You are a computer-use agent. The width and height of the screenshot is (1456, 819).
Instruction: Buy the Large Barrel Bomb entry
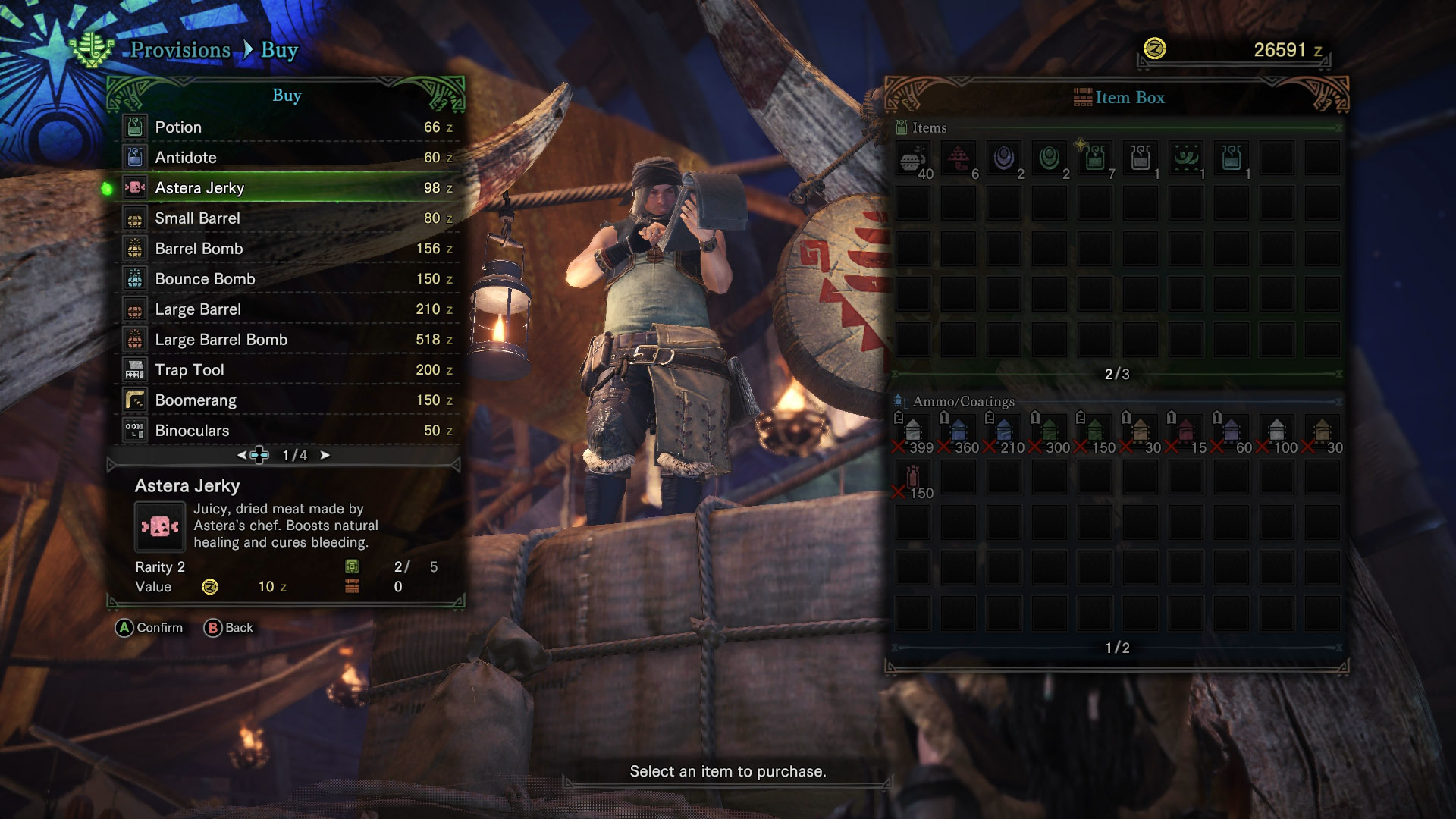click(x=287, y=340)
